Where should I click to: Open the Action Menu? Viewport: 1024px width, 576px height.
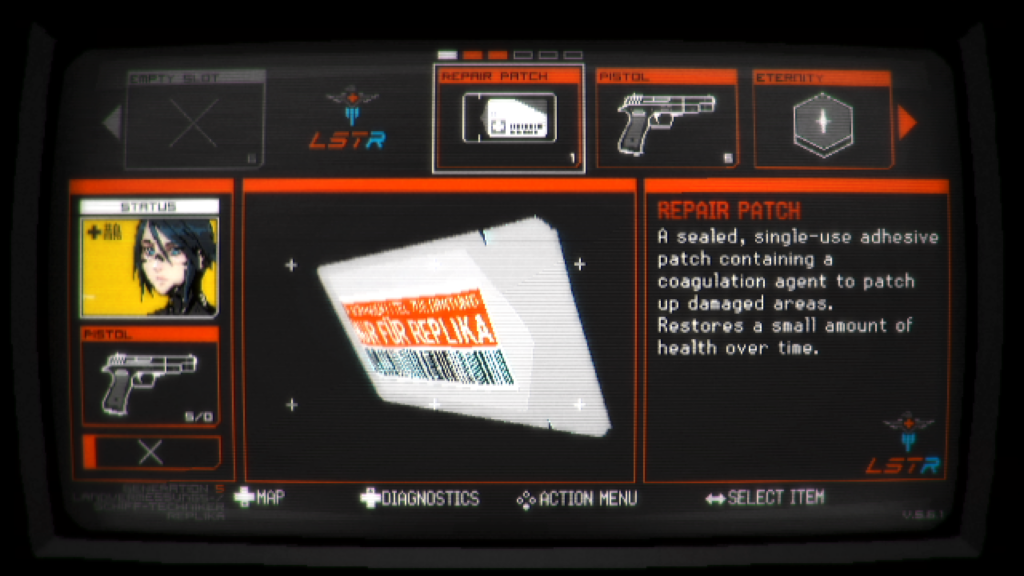pos(576,498)
